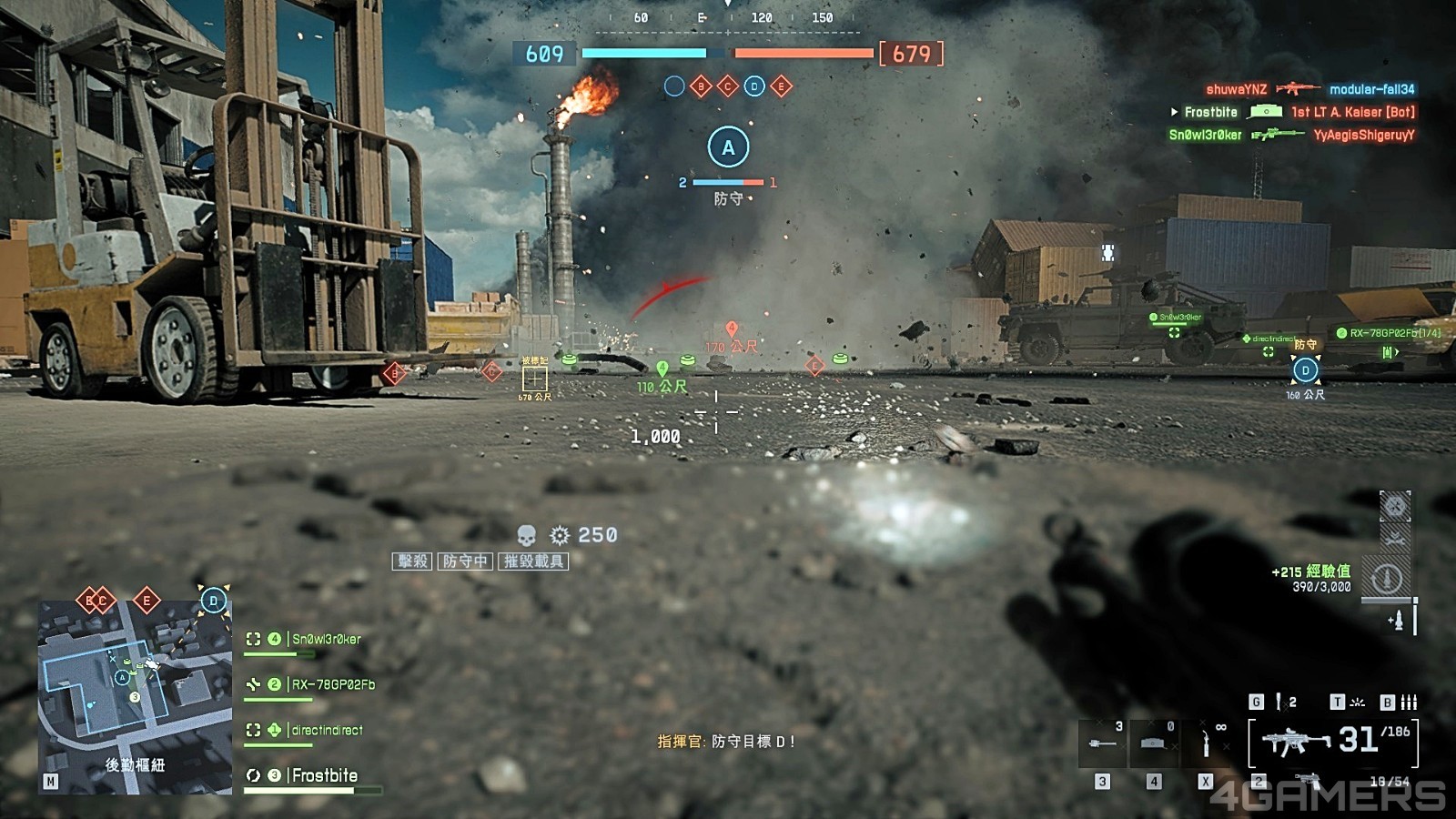Choose squad member RX-78GP02Fb in squad list
Viewport: 1456px width, 819px height.
(332, 684)
